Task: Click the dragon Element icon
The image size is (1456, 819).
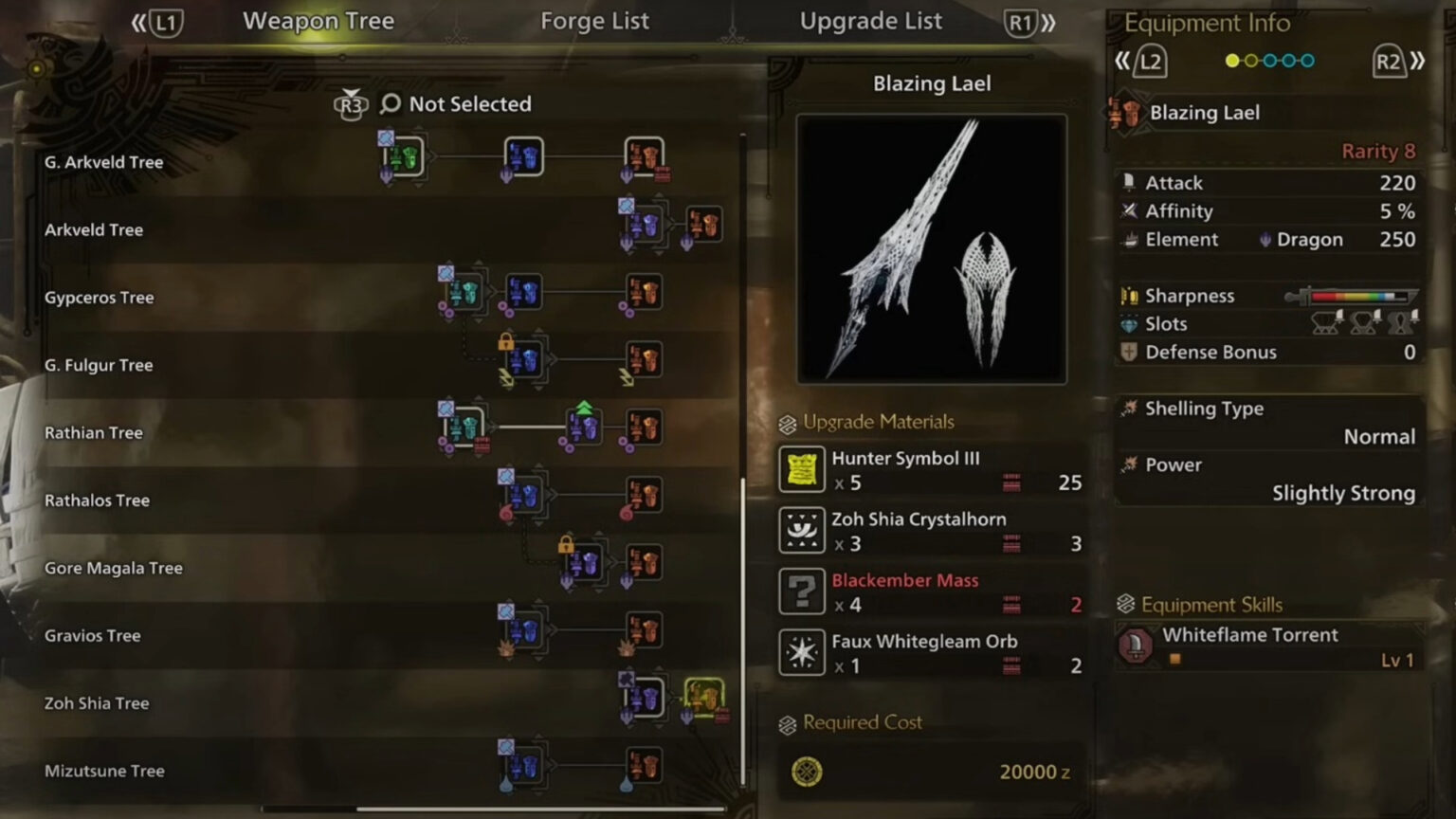Action: 1266,239
